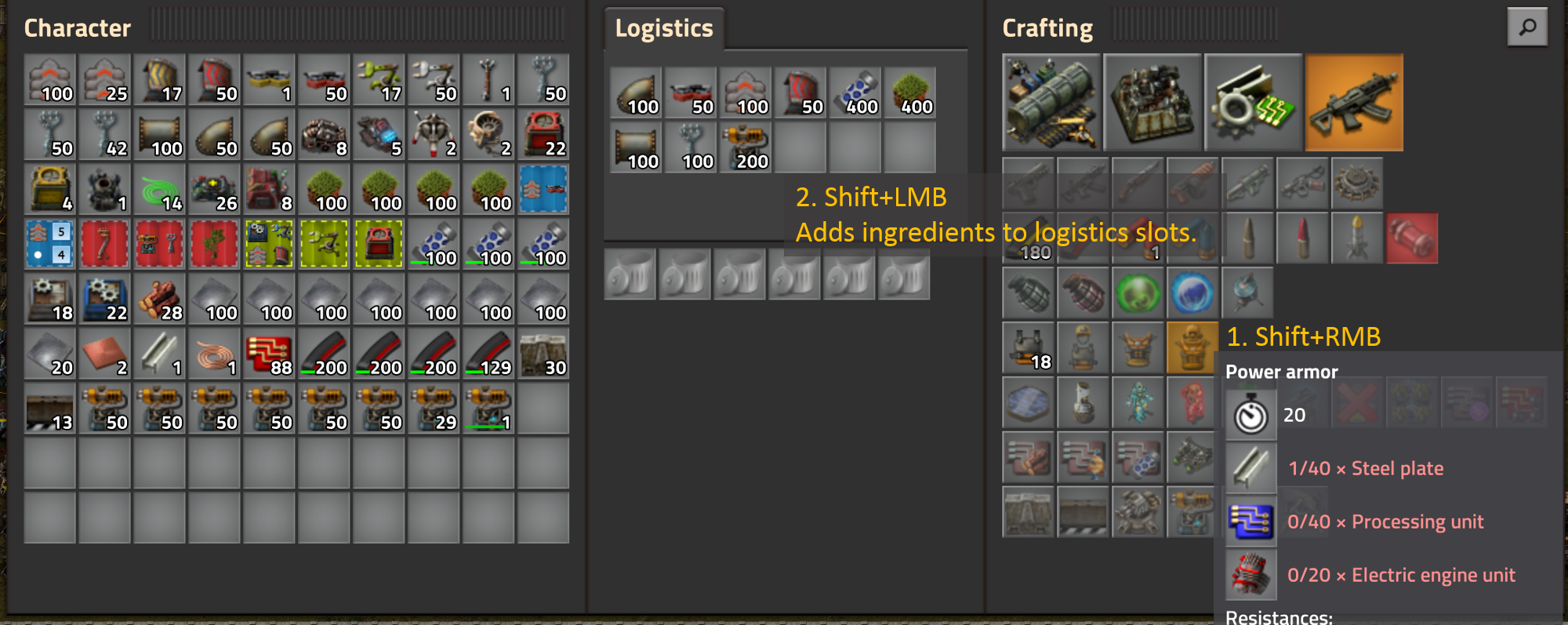Select the heavy armor recipe
1568x625 pixels.
[x=1083, y=347]
